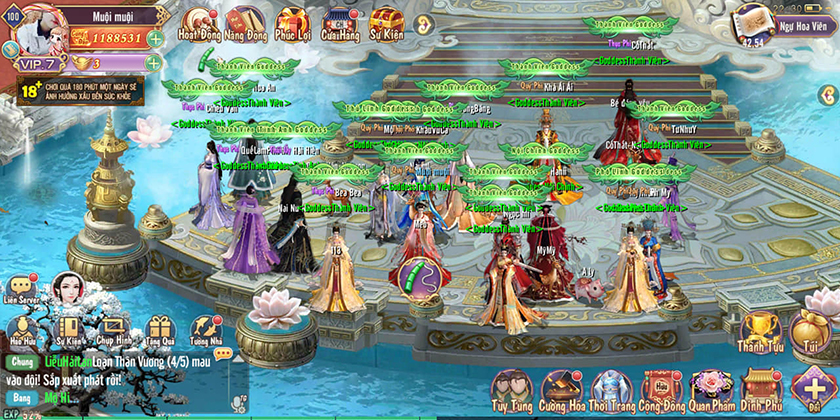Open the Hoạt Động activities menu

tap(198, 22)
